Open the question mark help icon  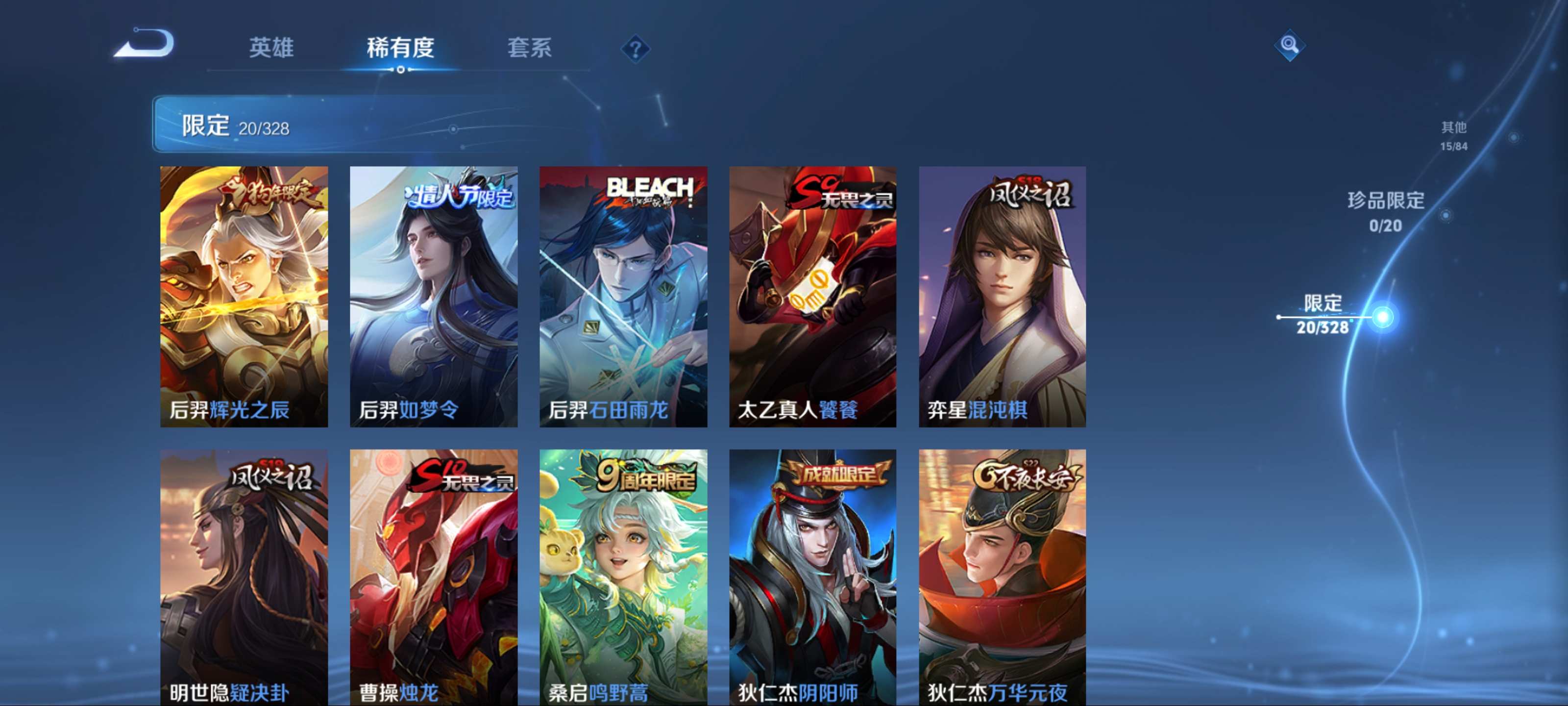coord(635,49)
